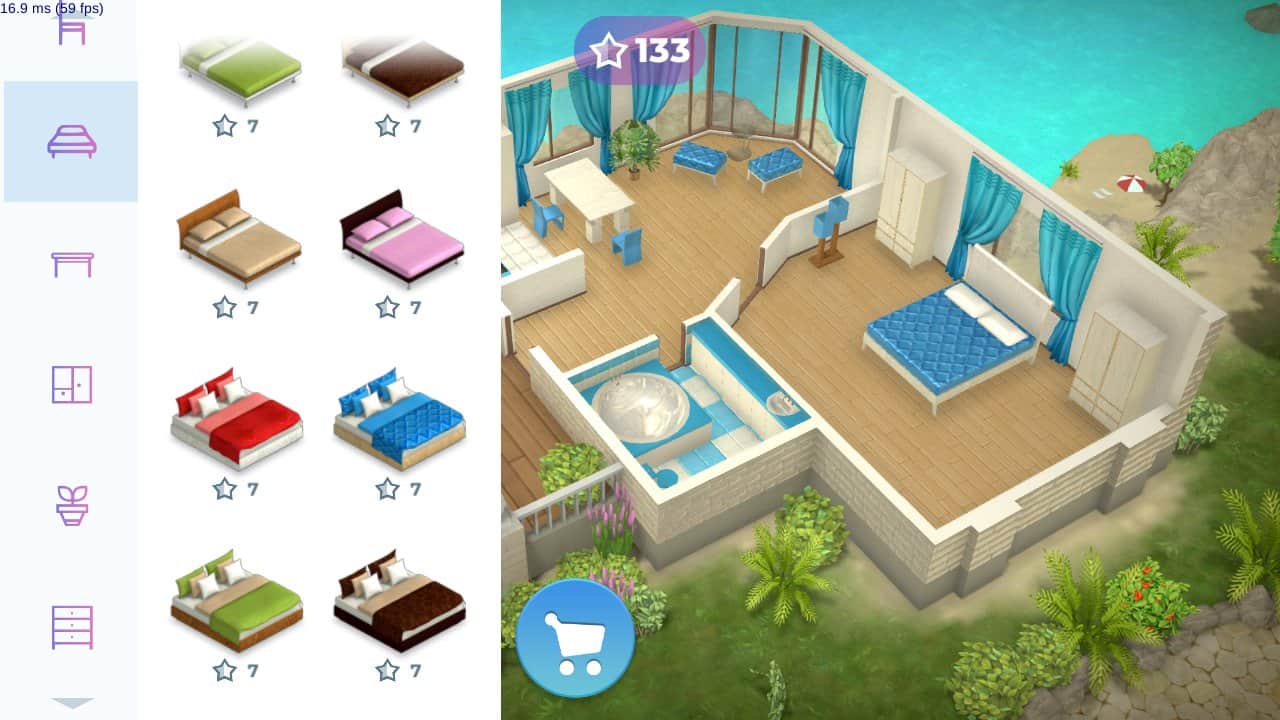The image size is (1280, 720).
Task: Open the dresser category in the sidebar
Action: [71, 625]
